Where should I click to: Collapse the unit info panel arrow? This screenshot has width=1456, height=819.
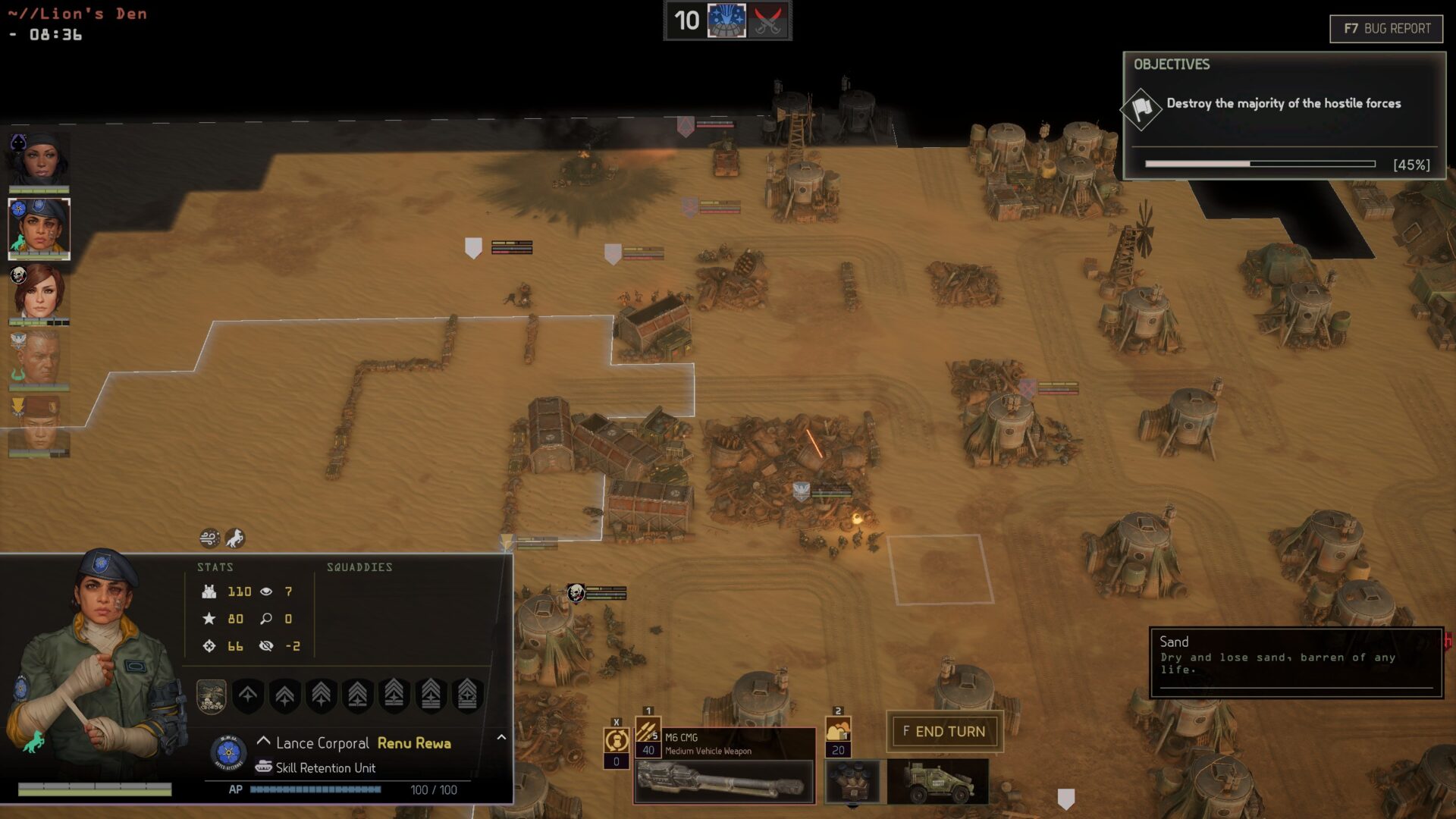click(x=501, y=737)
